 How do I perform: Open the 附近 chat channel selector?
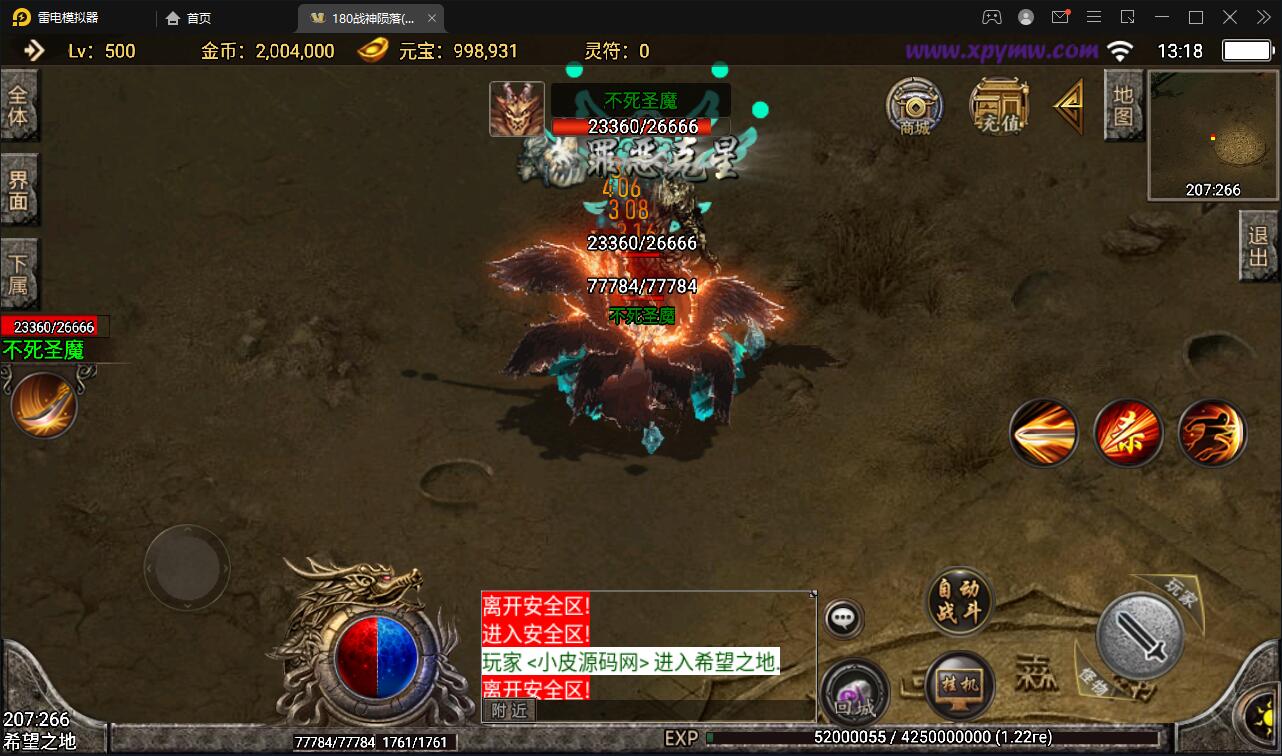tap(508, 710)
